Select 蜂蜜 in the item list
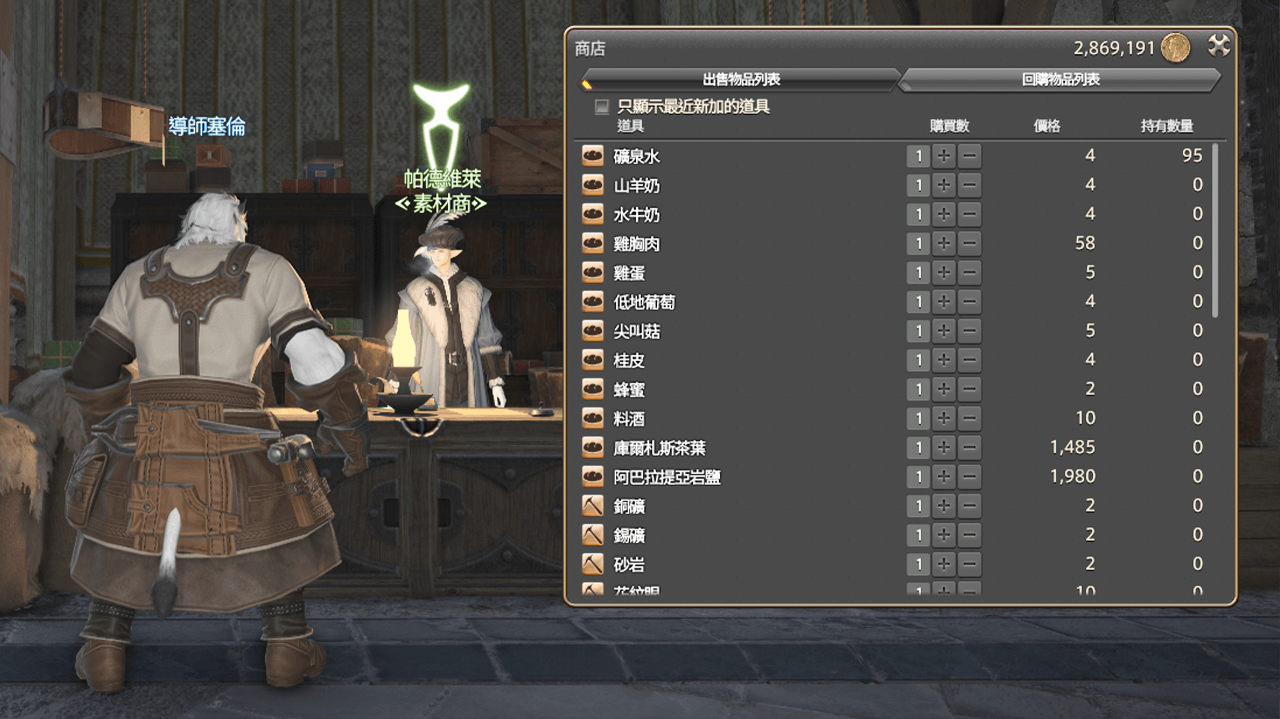 [x=630, y=389]
